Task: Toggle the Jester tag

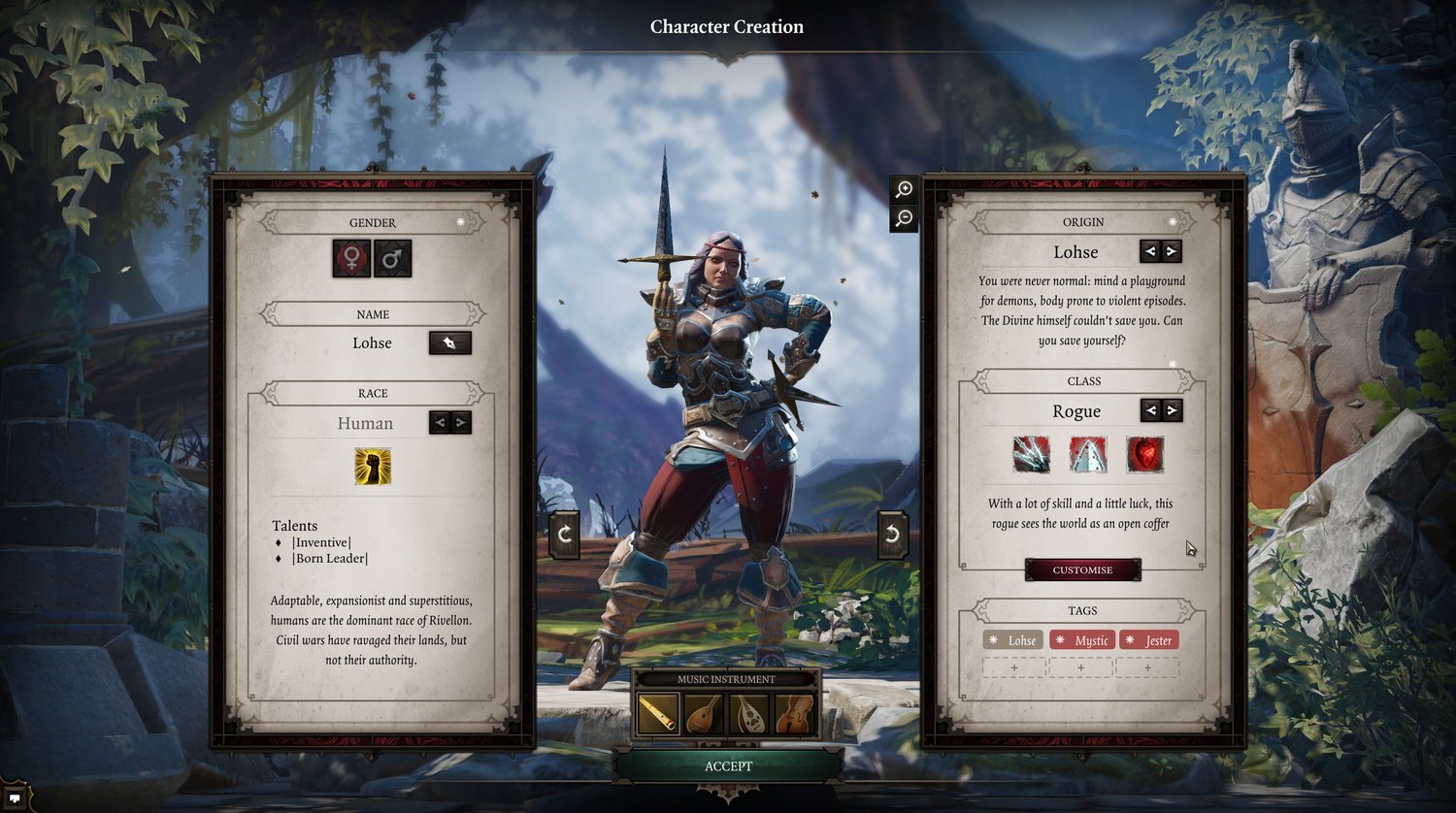Action: point(1150,640)
